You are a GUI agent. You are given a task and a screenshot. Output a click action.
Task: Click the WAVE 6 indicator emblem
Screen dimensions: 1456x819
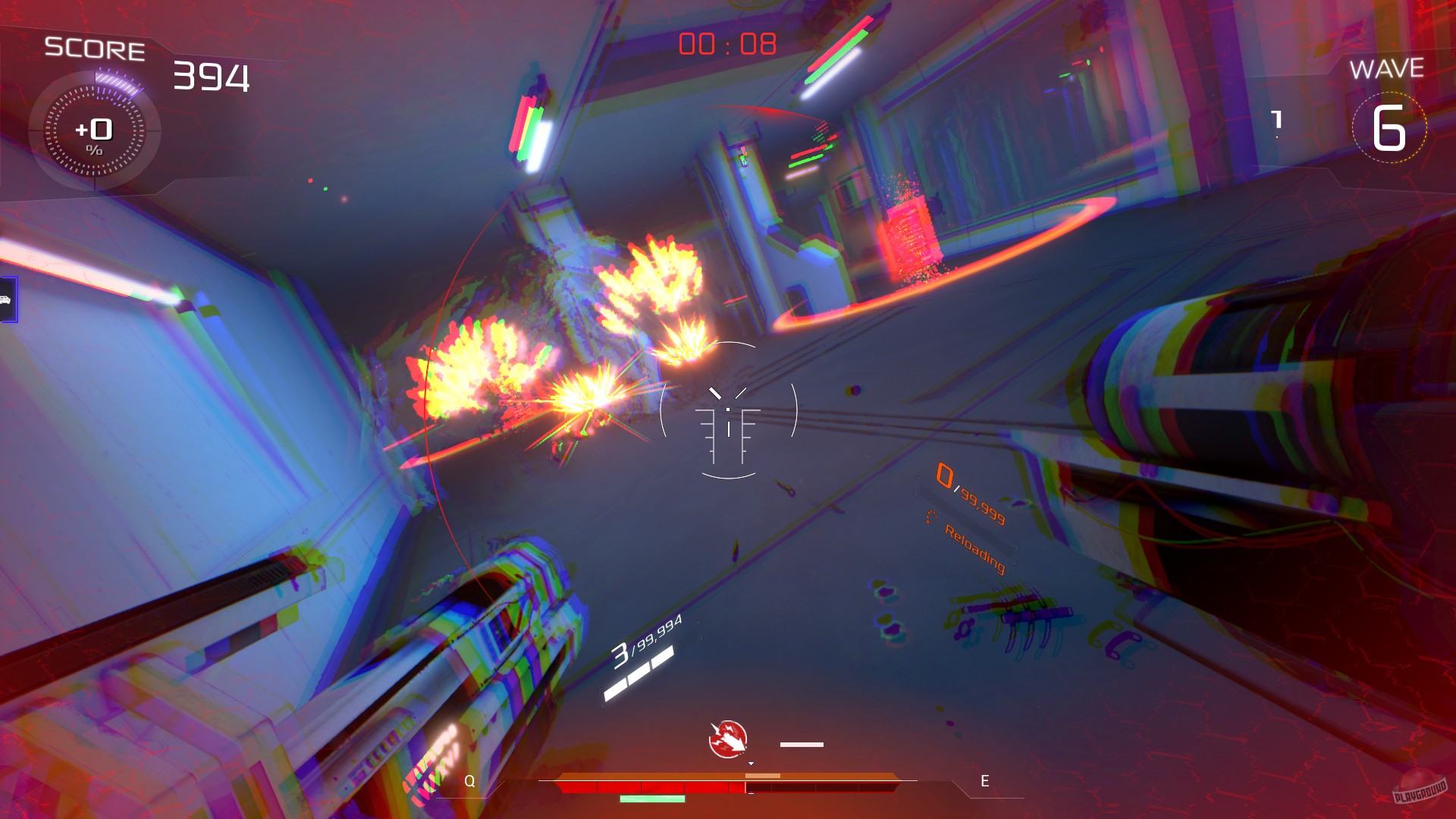(1390, 129)
